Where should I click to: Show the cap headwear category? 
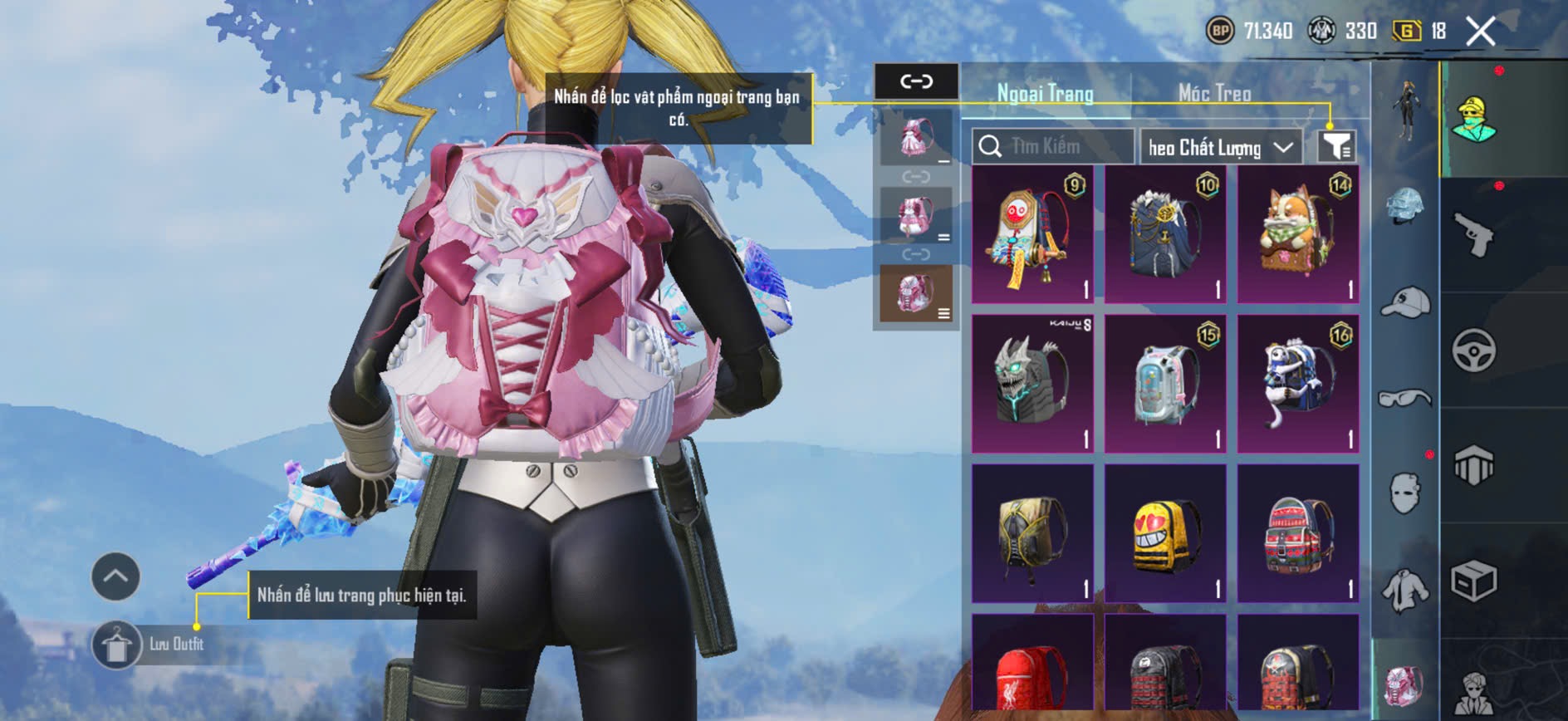click(x=1405, y=302)
